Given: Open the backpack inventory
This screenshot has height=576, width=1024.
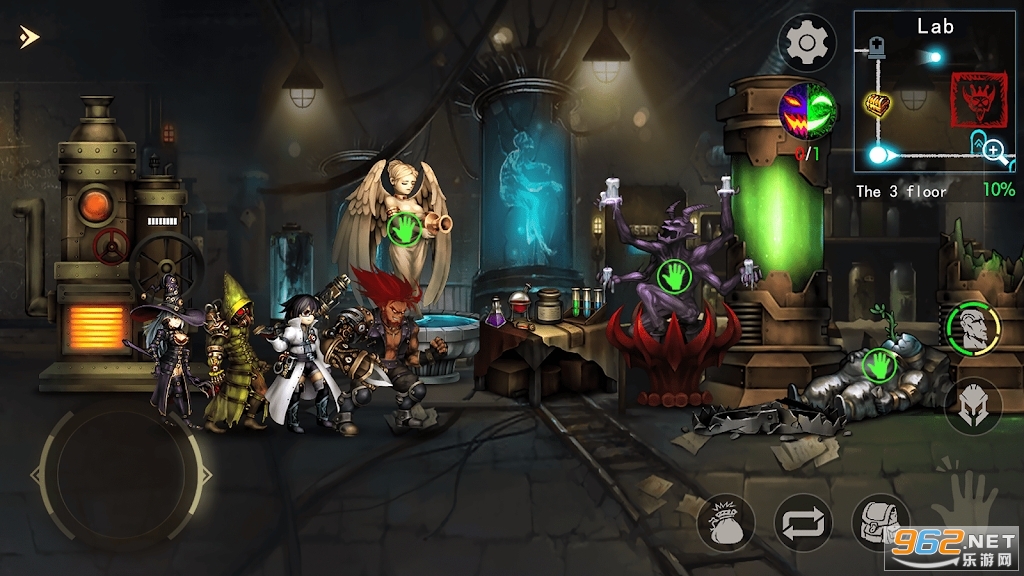Looking at the screenshot, I should point(877,522).
